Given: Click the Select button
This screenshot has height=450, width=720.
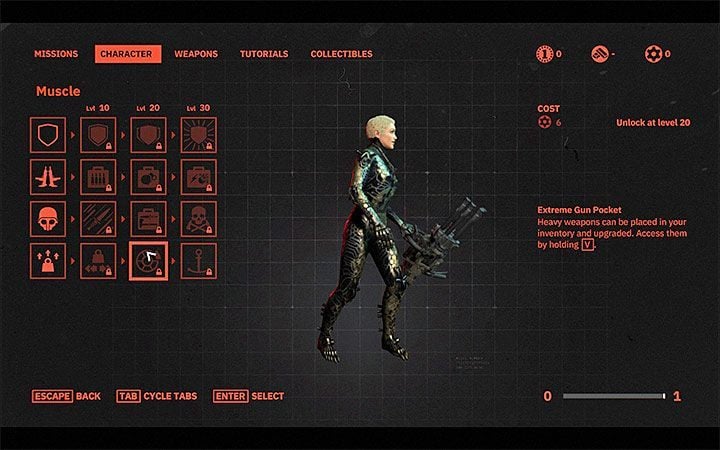Looking at the screenshot, I should (x=250, y=396).
